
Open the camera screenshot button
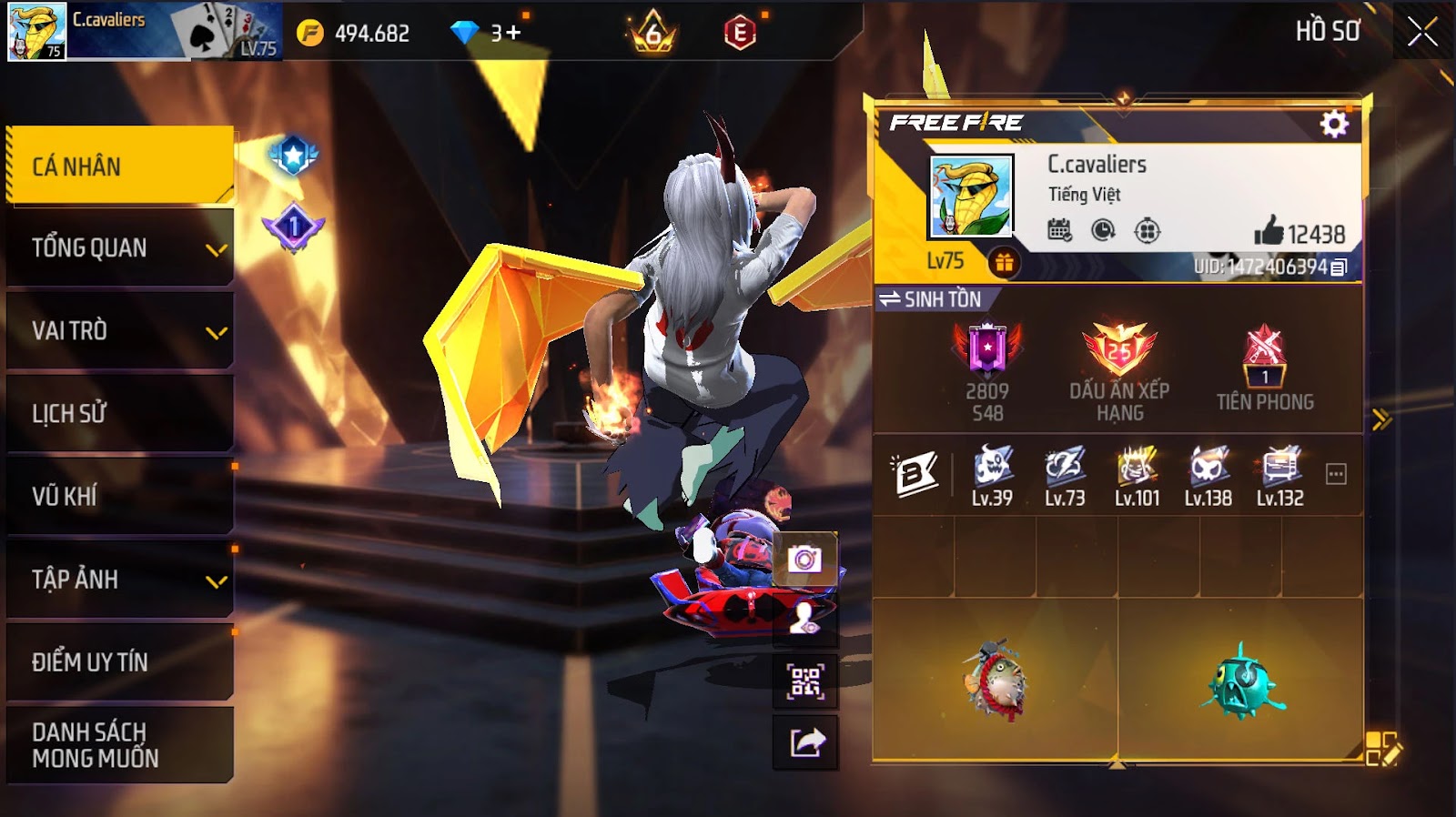[804, 559]
